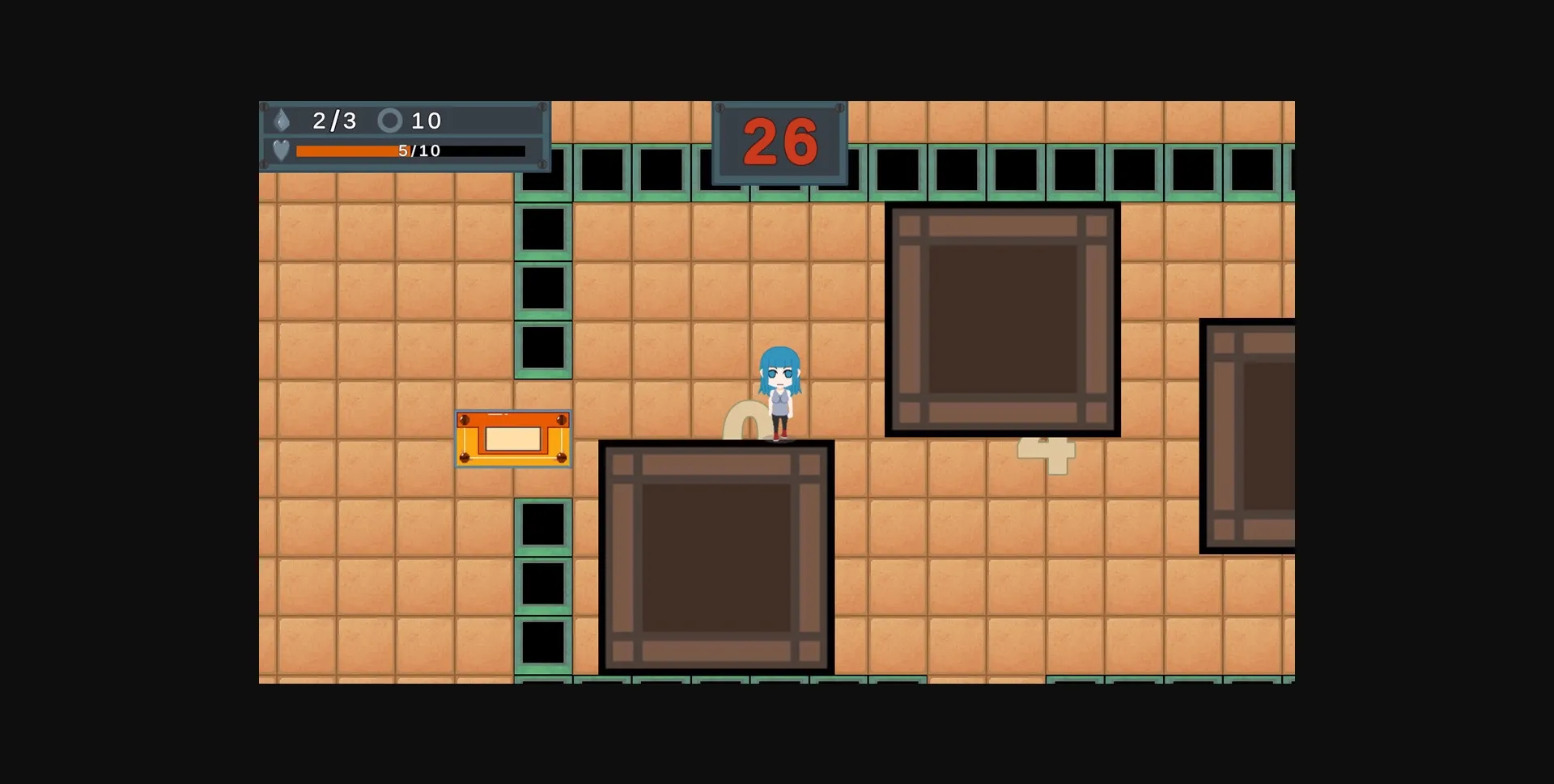Select the coin counter icon
The image size is (1554, 784).
tap(391, 121)
